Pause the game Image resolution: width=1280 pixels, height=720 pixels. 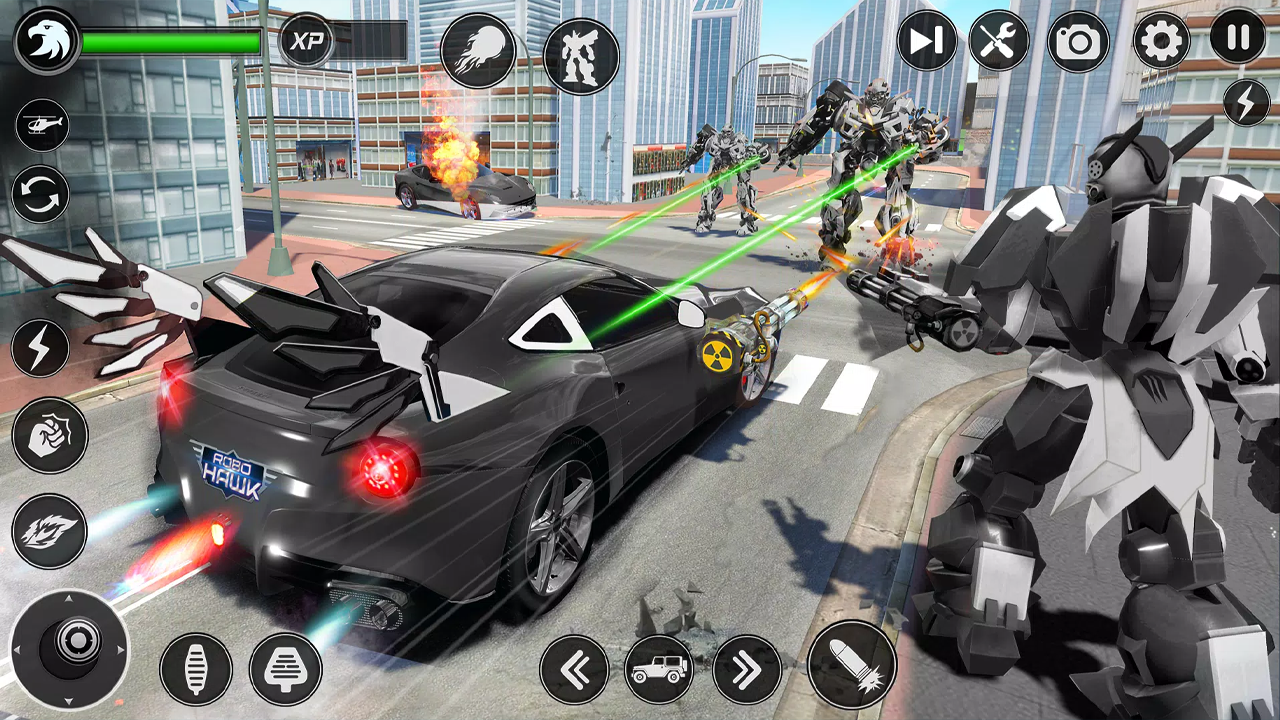point(1237,40)
